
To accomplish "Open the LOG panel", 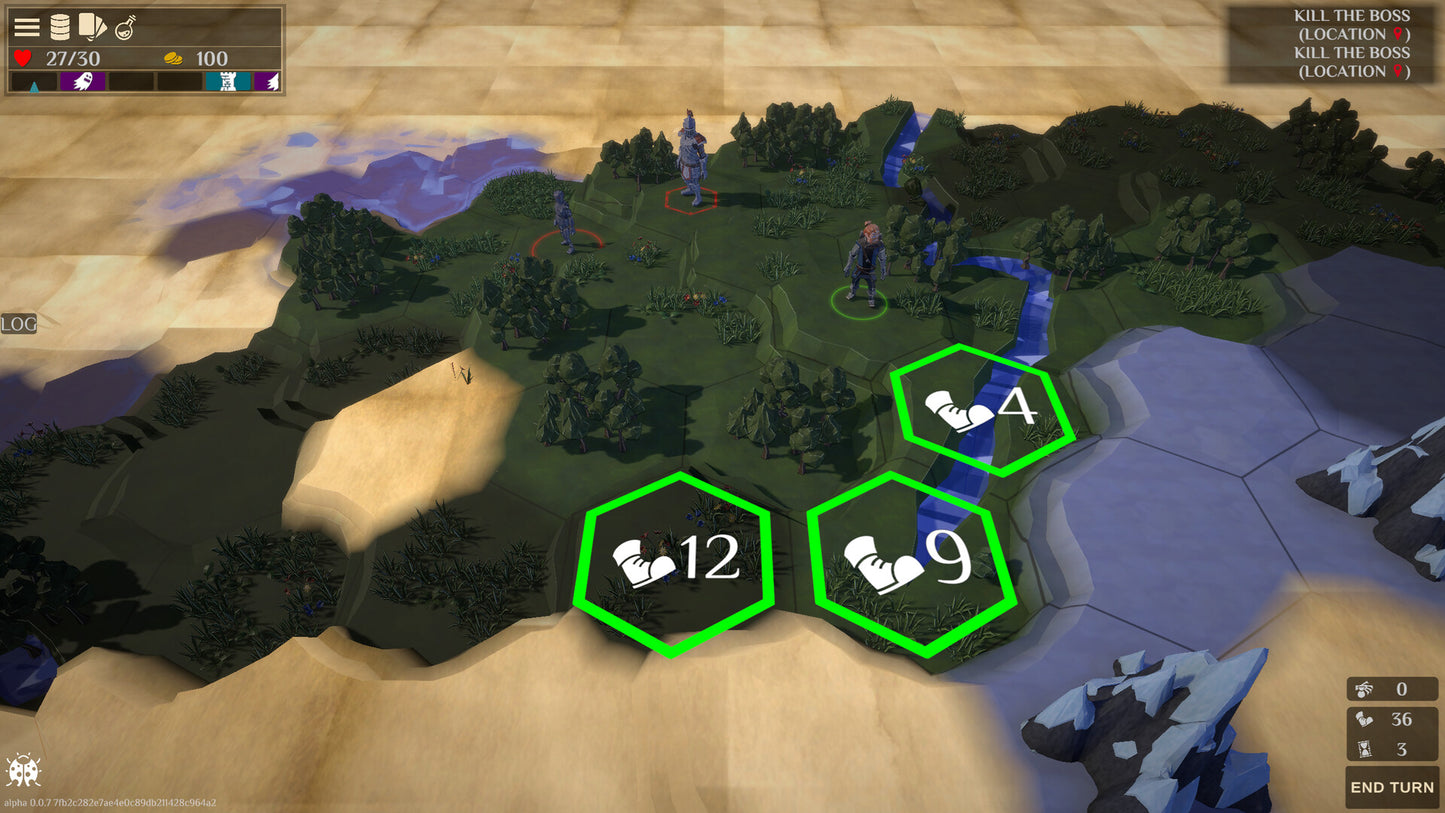I will click(18, 324).
